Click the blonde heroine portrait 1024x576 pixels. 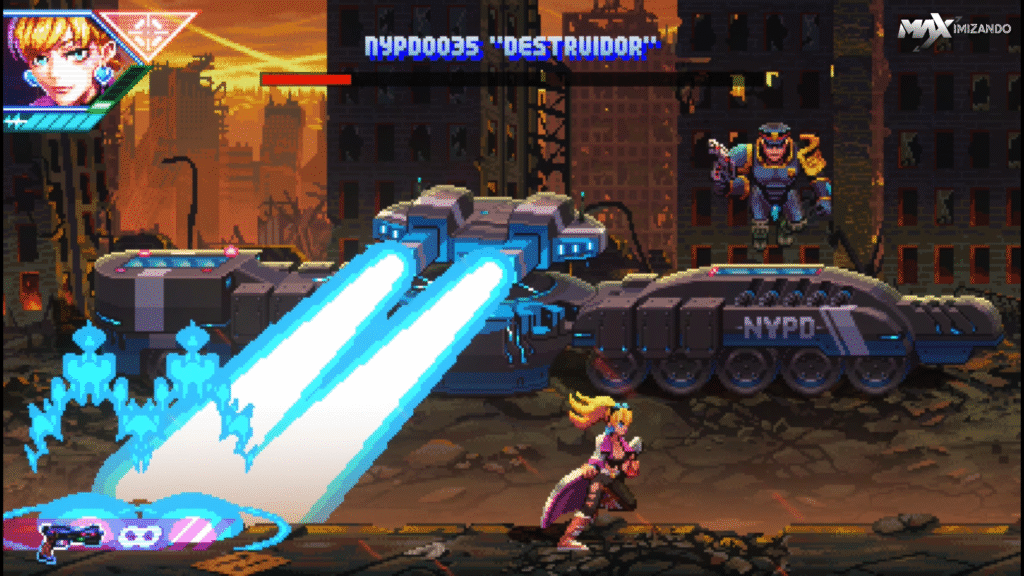[50, 60]
